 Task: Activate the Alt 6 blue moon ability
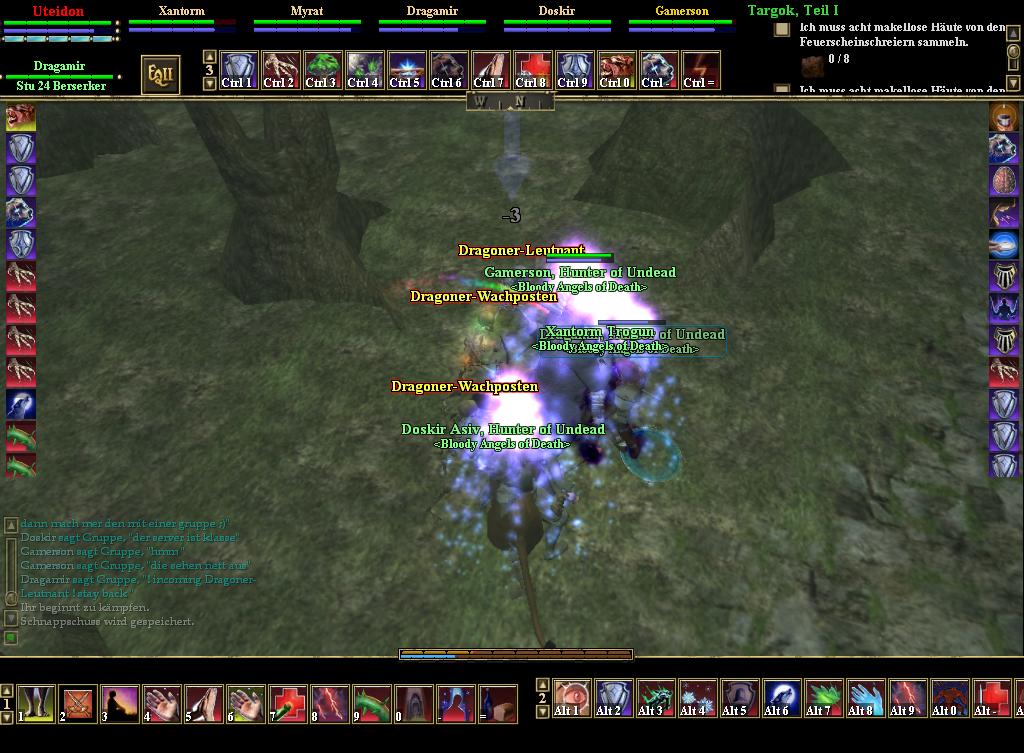coord(782,697)
